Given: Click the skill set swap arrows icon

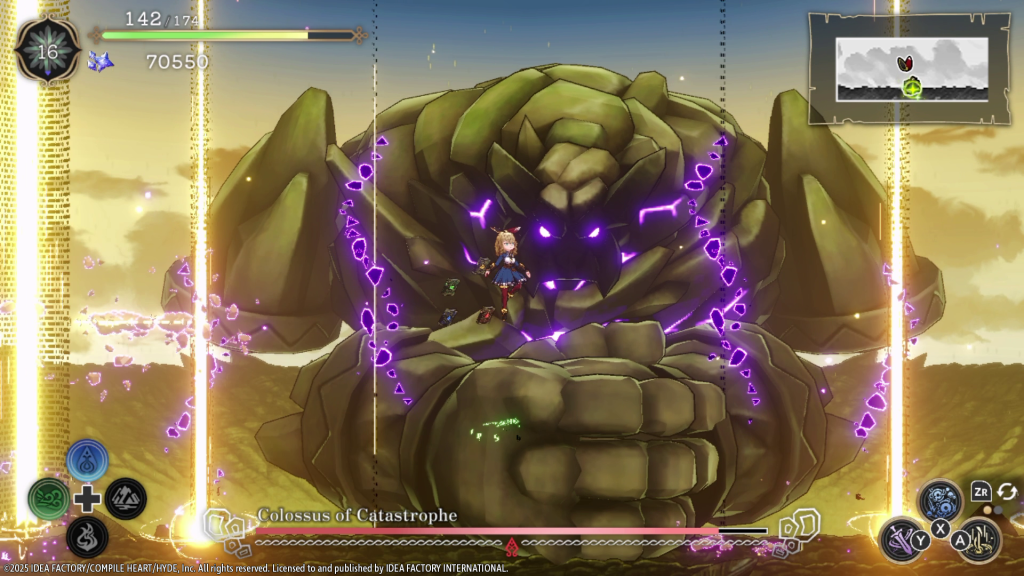Looking at the screenshot, I should (x=1007, y=491).
